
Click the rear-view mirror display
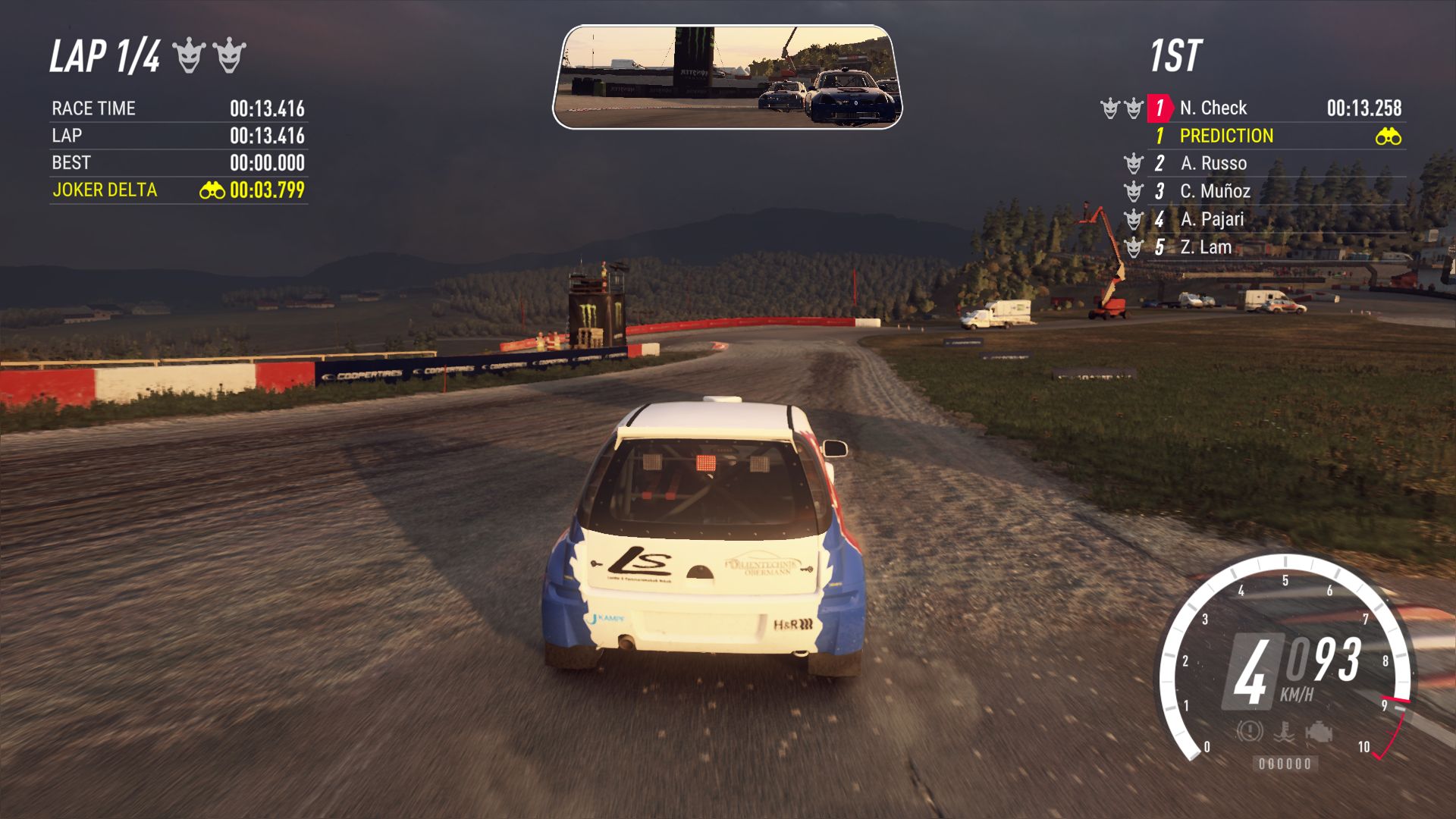coord(727,77)
